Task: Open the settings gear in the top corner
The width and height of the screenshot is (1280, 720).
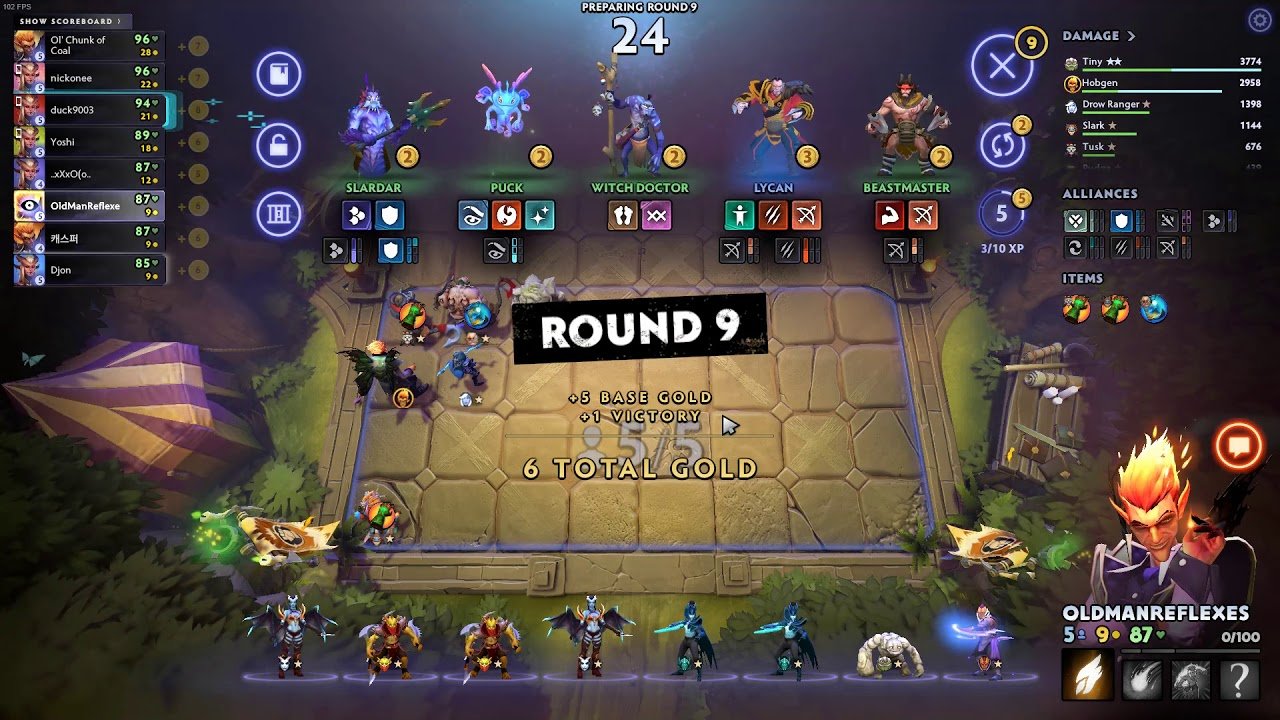Action: (x=1259, y=18)
